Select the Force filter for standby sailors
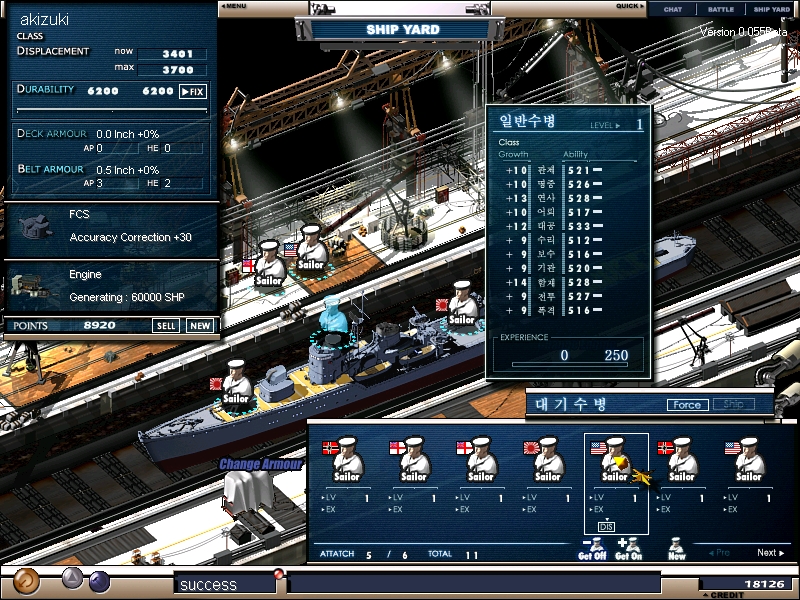The image size is (800, 600). point(687,405)
